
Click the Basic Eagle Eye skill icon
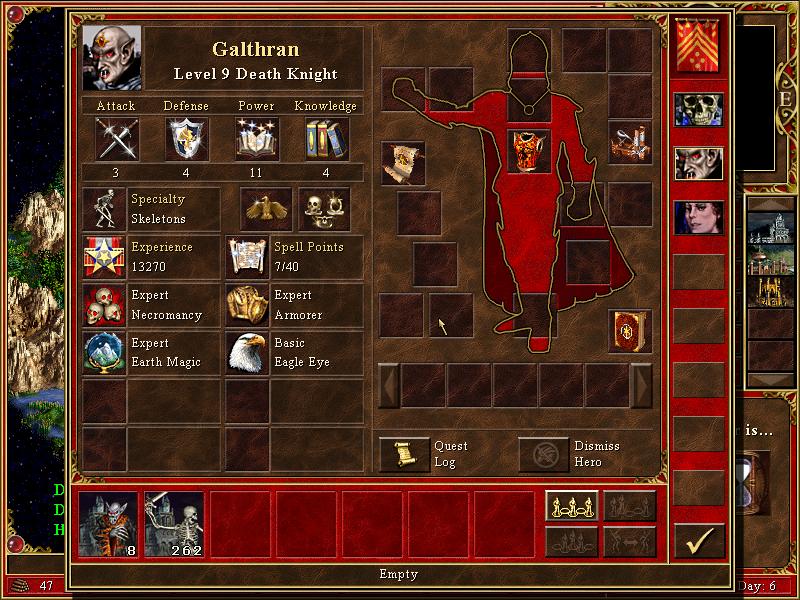pos(246,353)
